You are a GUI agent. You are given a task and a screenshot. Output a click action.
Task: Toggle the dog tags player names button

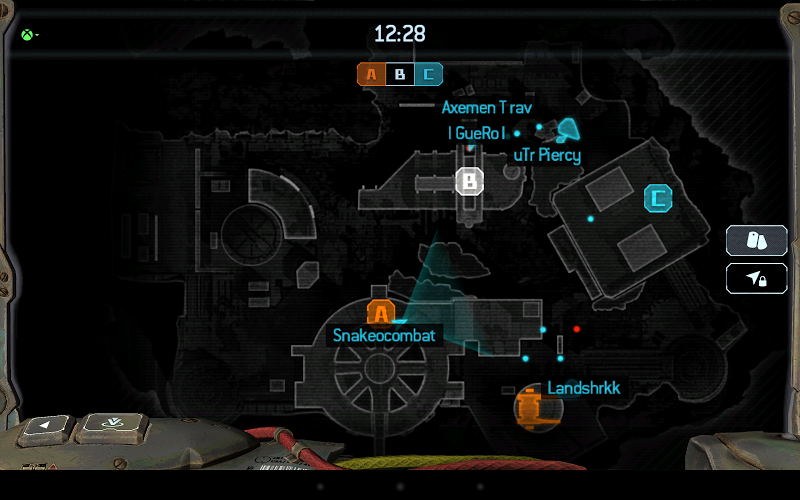pos(756,241)
